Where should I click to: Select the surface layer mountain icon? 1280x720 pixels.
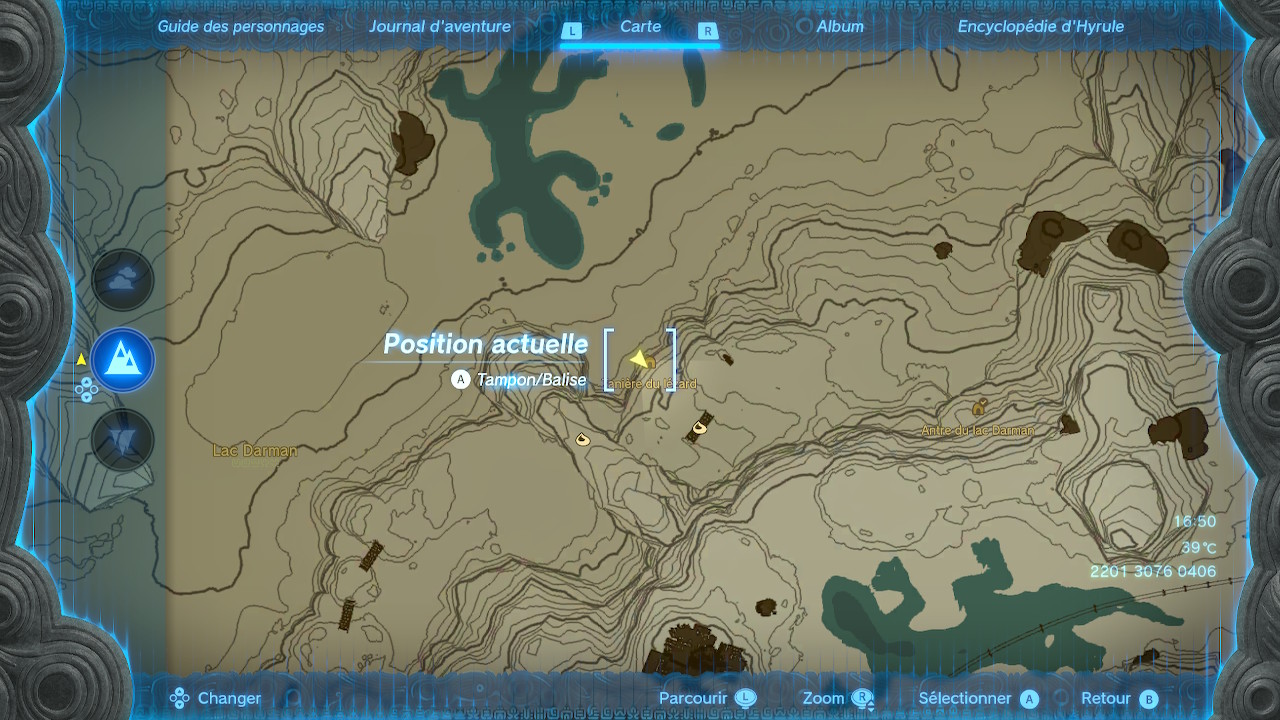tap(122, 360)
